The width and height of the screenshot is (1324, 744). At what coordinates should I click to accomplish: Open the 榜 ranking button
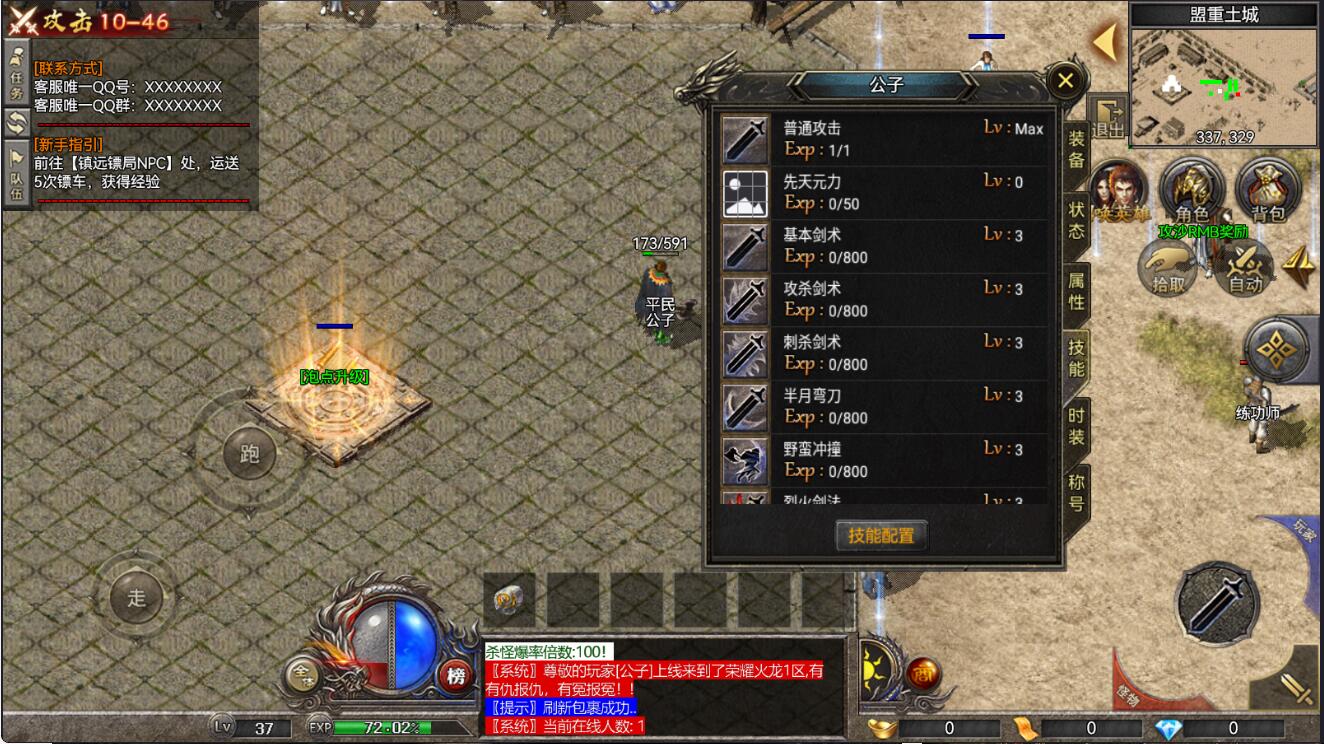tap(456, 677)
